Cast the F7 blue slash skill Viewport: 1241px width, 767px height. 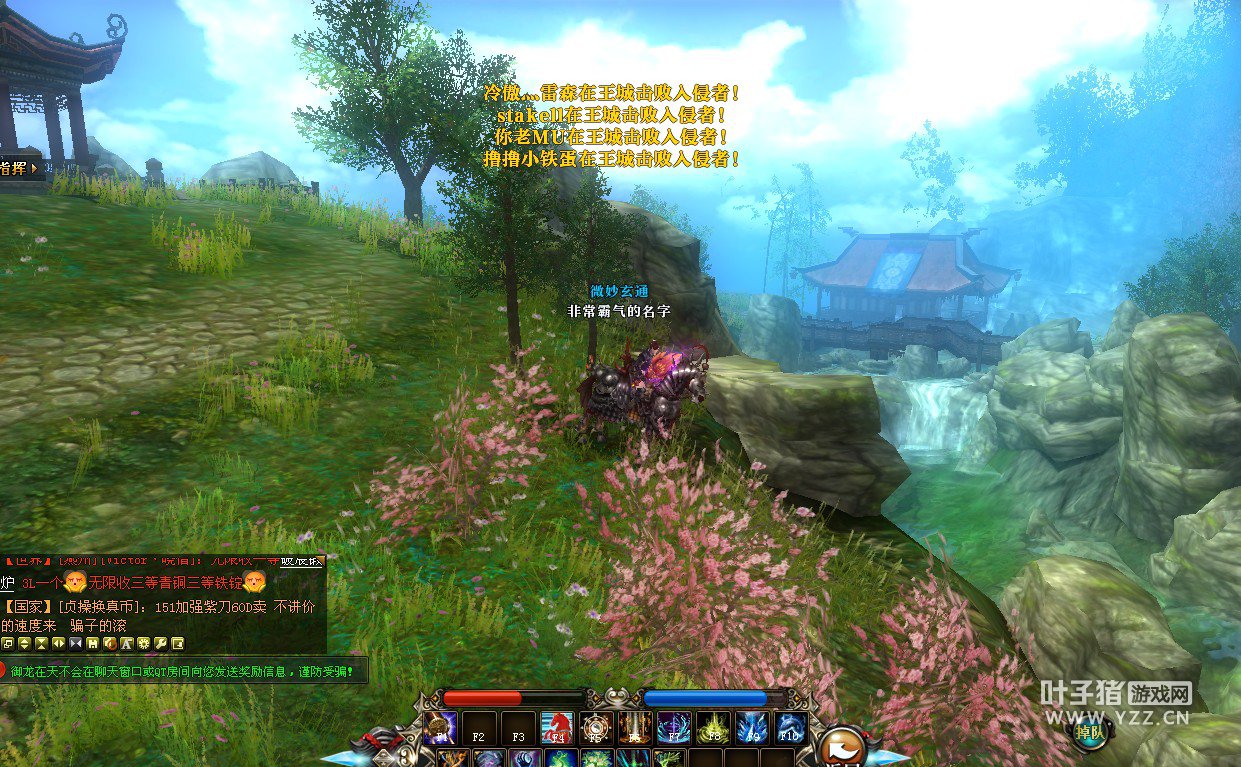(674, 728)
